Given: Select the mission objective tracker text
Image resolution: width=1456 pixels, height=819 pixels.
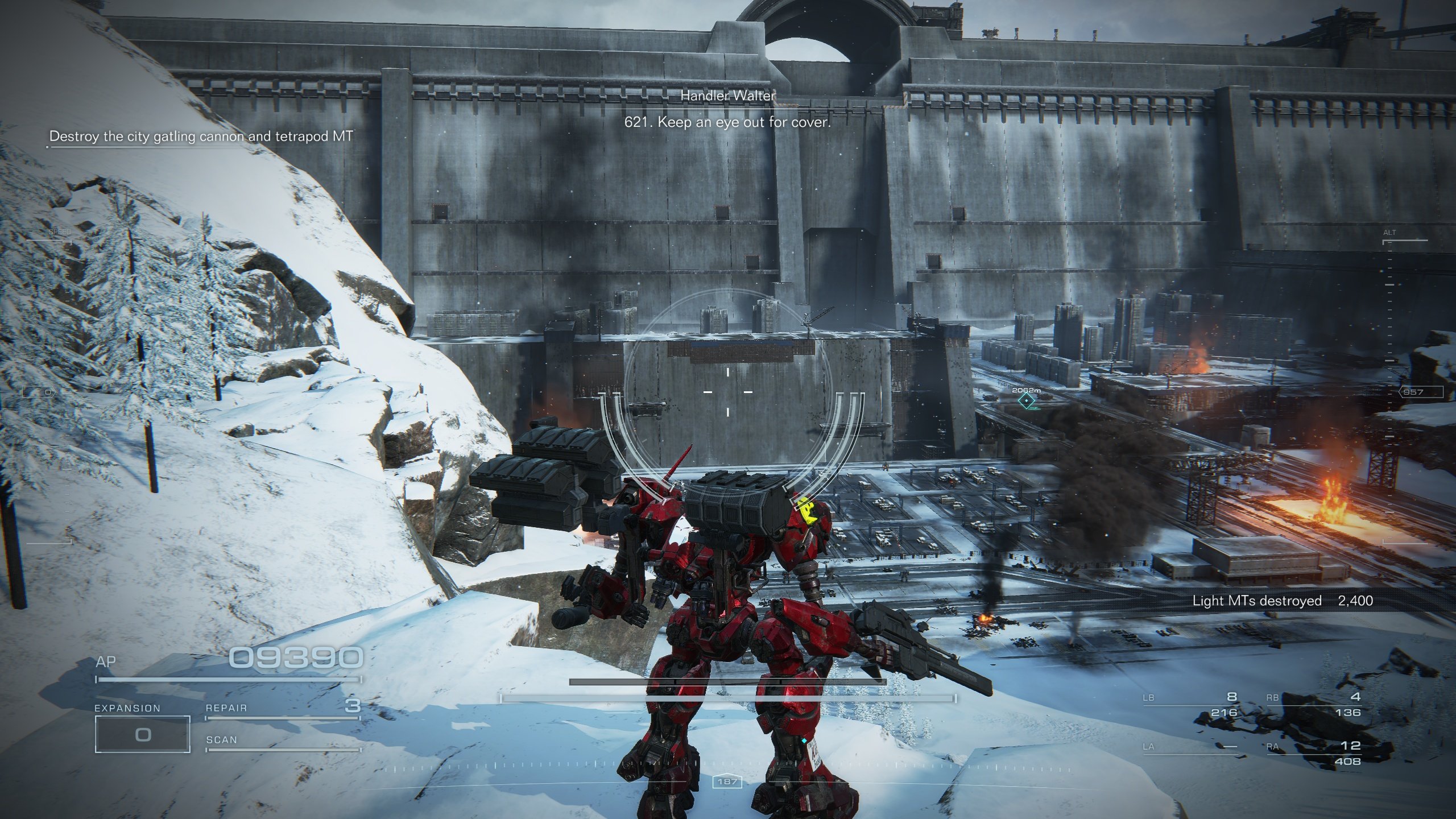Looking at the screenshot, I should (201, 136).
